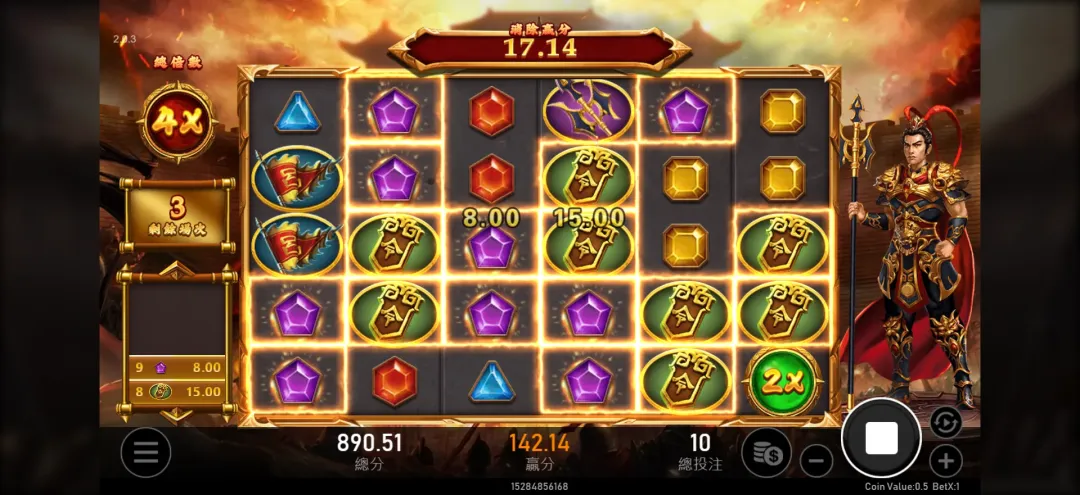Stop the spin with the square button
Screen dimensions: 1080x495
tap(881, 437)
